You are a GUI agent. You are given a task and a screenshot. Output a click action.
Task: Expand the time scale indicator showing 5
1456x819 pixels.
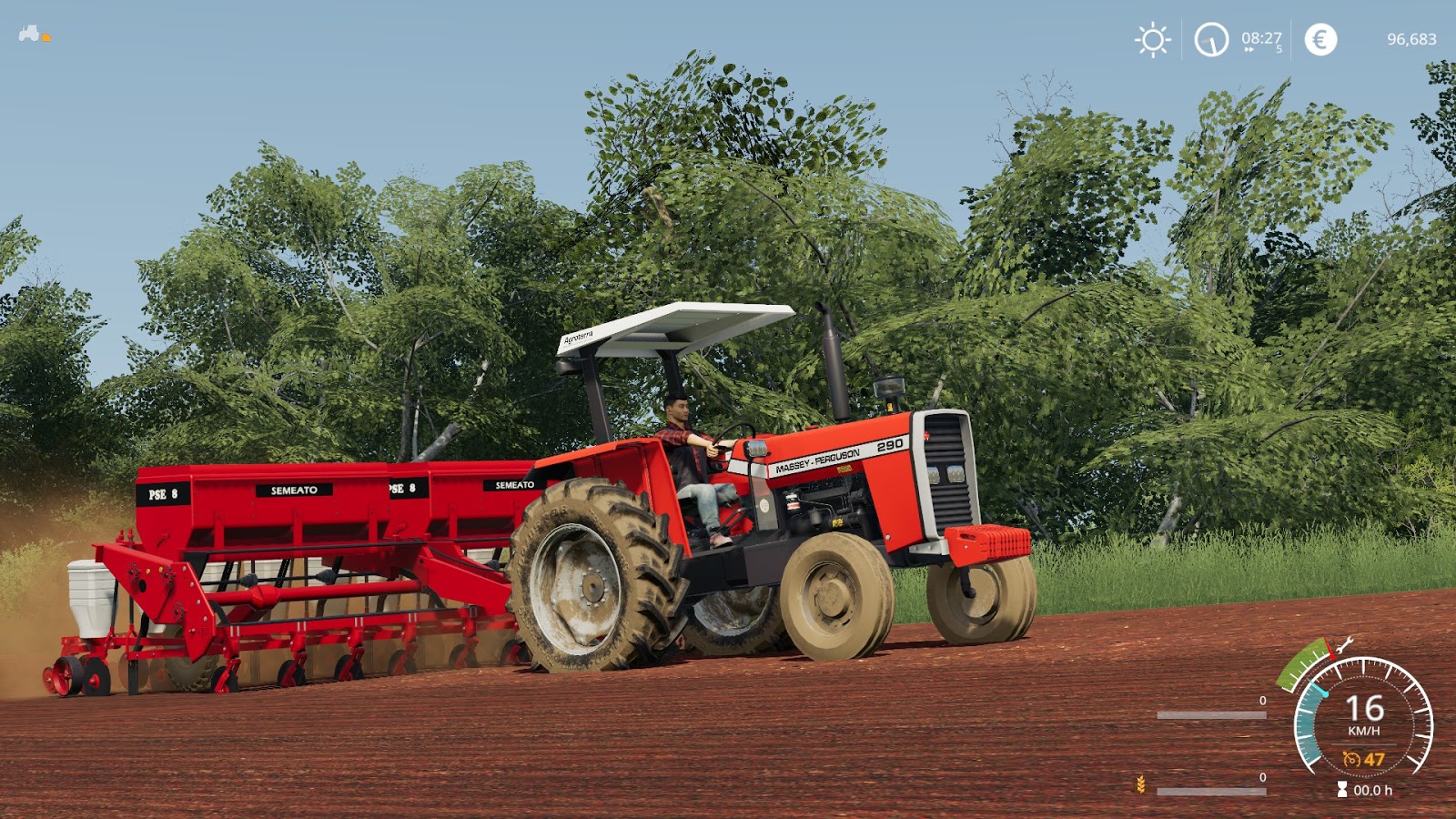click(x=1279, y=49)
